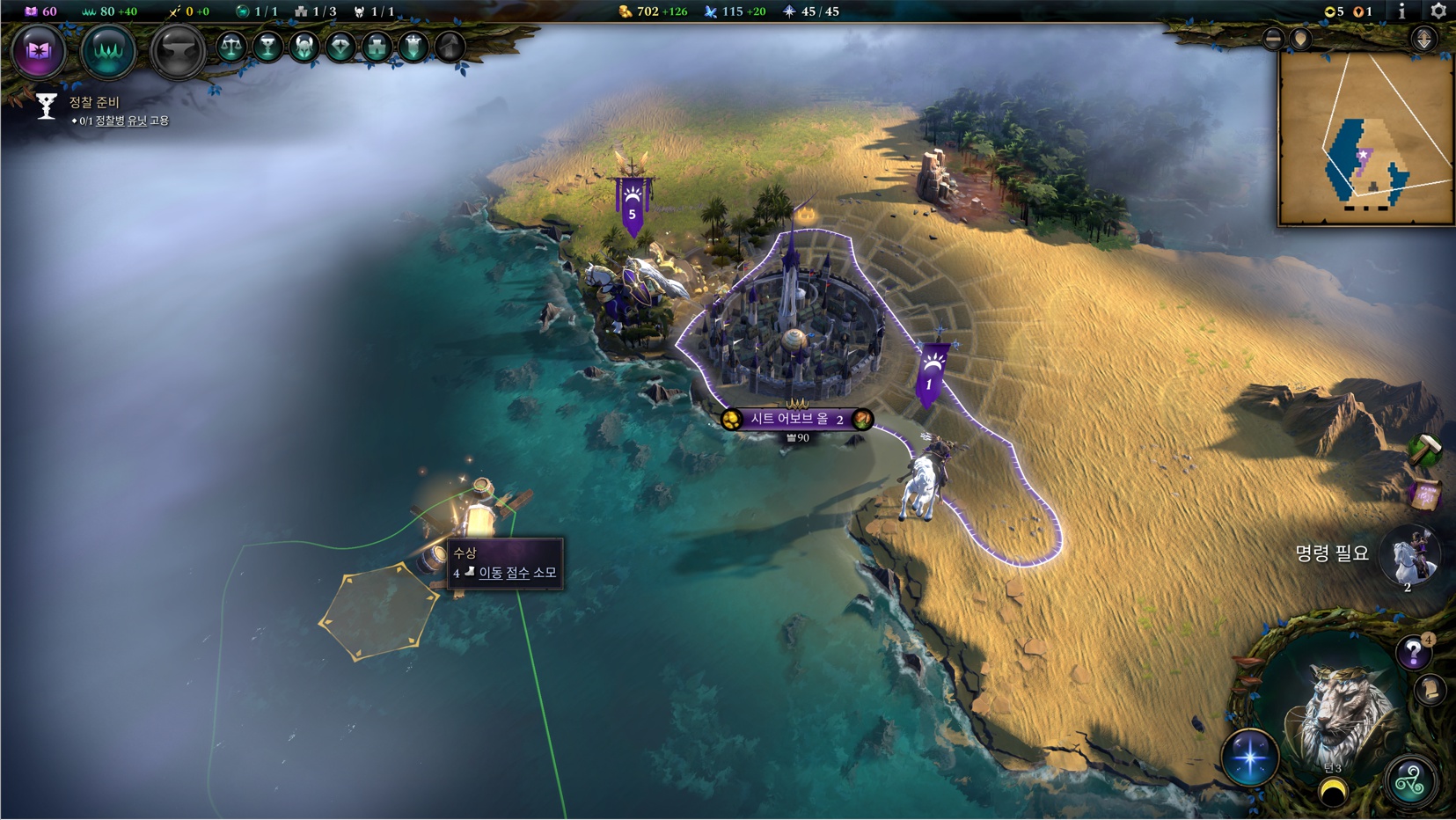This screenshot has width=1456, height=820.
Task: Collapse the minimap with the minus button
Action: pos(1272,38)
